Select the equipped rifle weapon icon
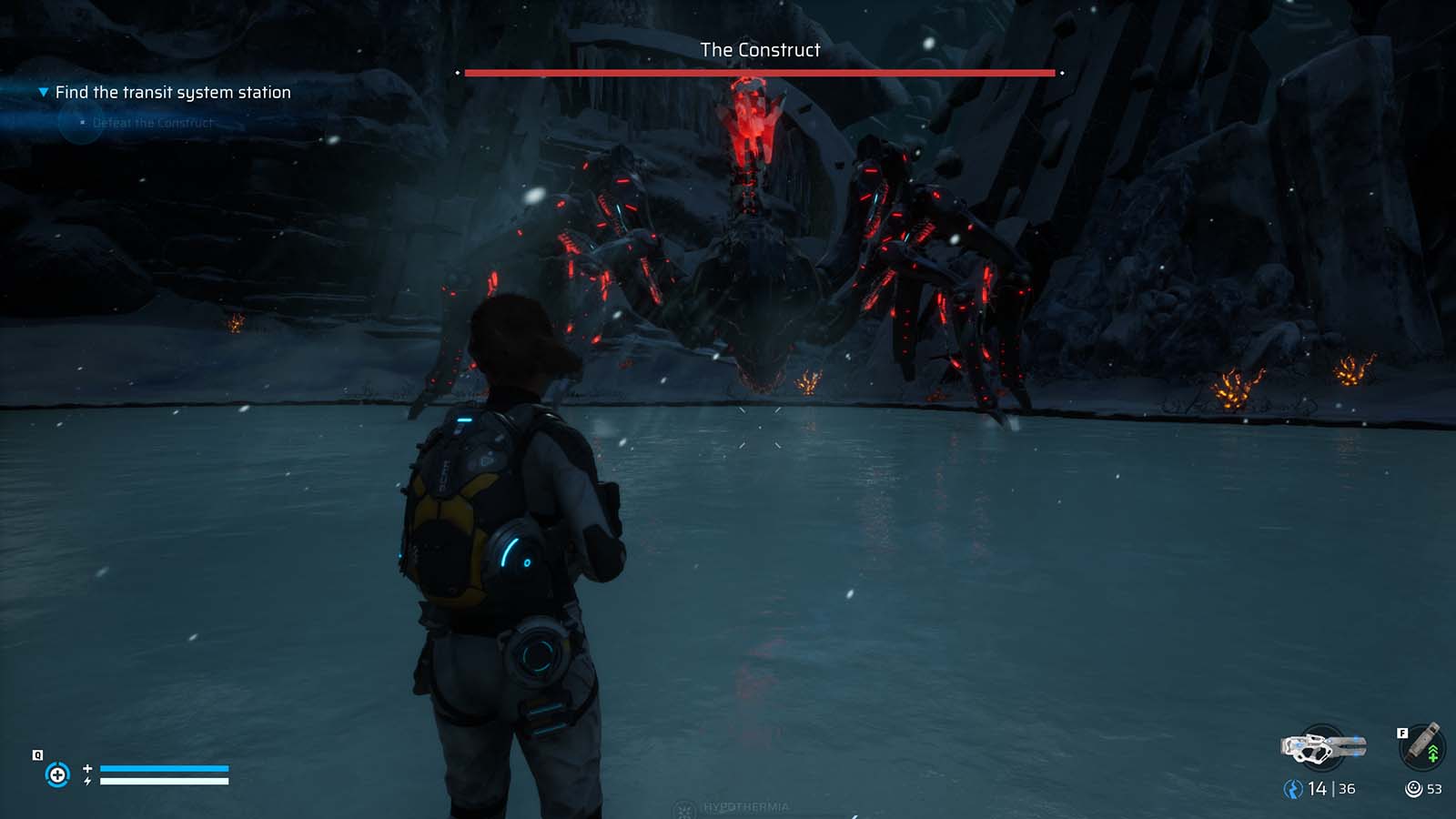This screenshot has width=1456, height=819. tap(1323, 747)
